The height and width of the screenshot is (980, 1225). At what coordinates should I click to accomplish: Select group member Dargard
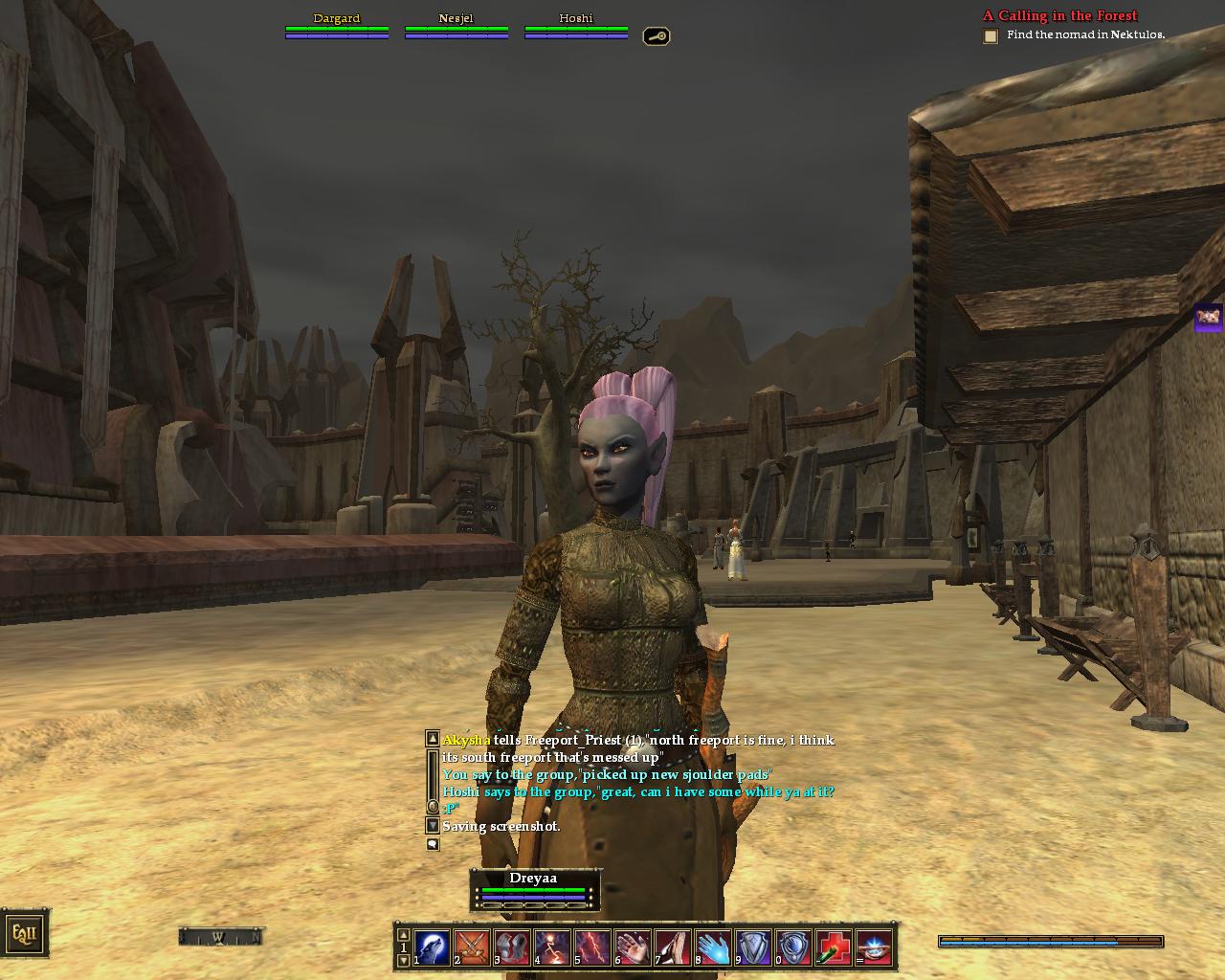(x=337, y=25)
